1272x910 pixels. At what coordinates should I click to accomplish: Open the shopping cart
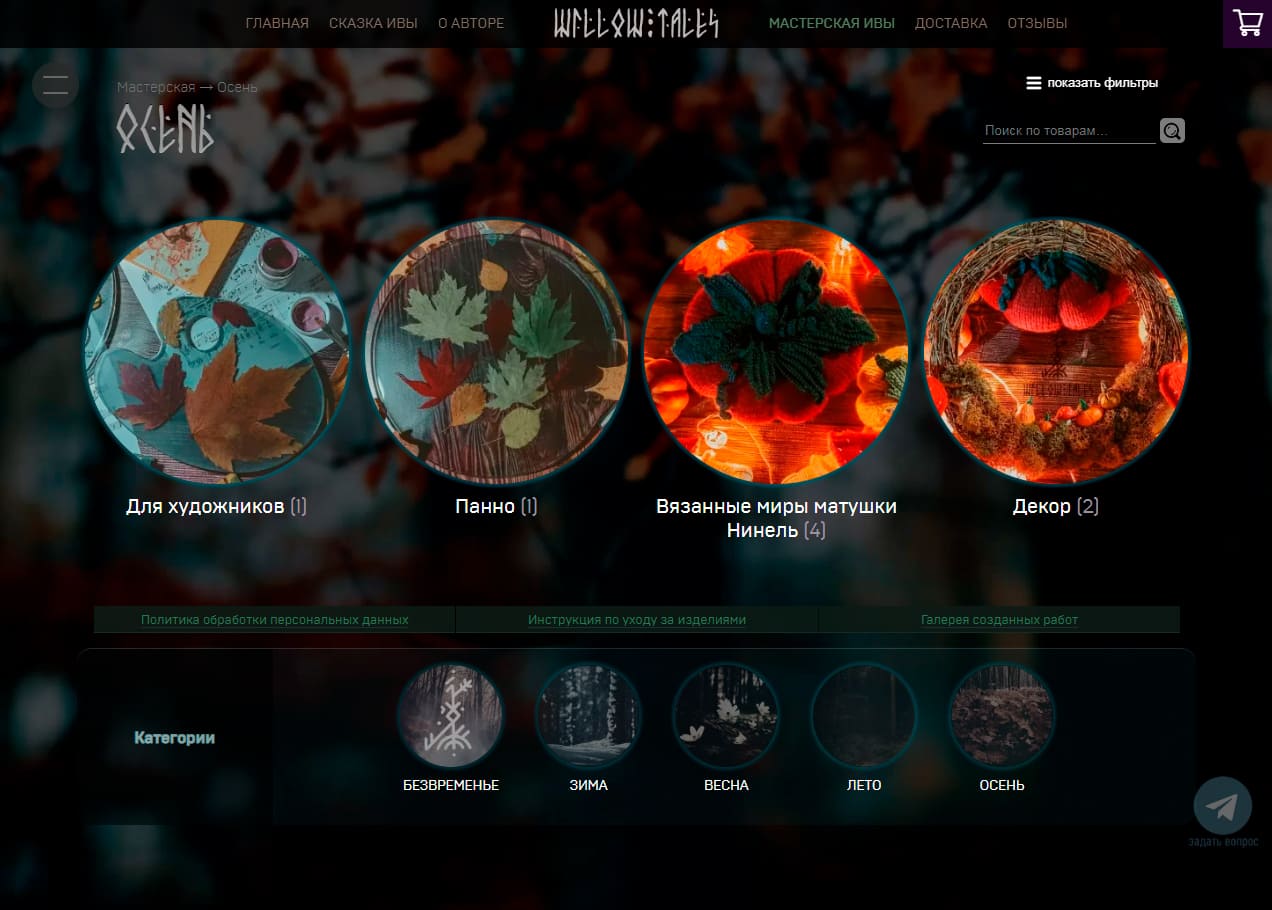(1247, 23)
